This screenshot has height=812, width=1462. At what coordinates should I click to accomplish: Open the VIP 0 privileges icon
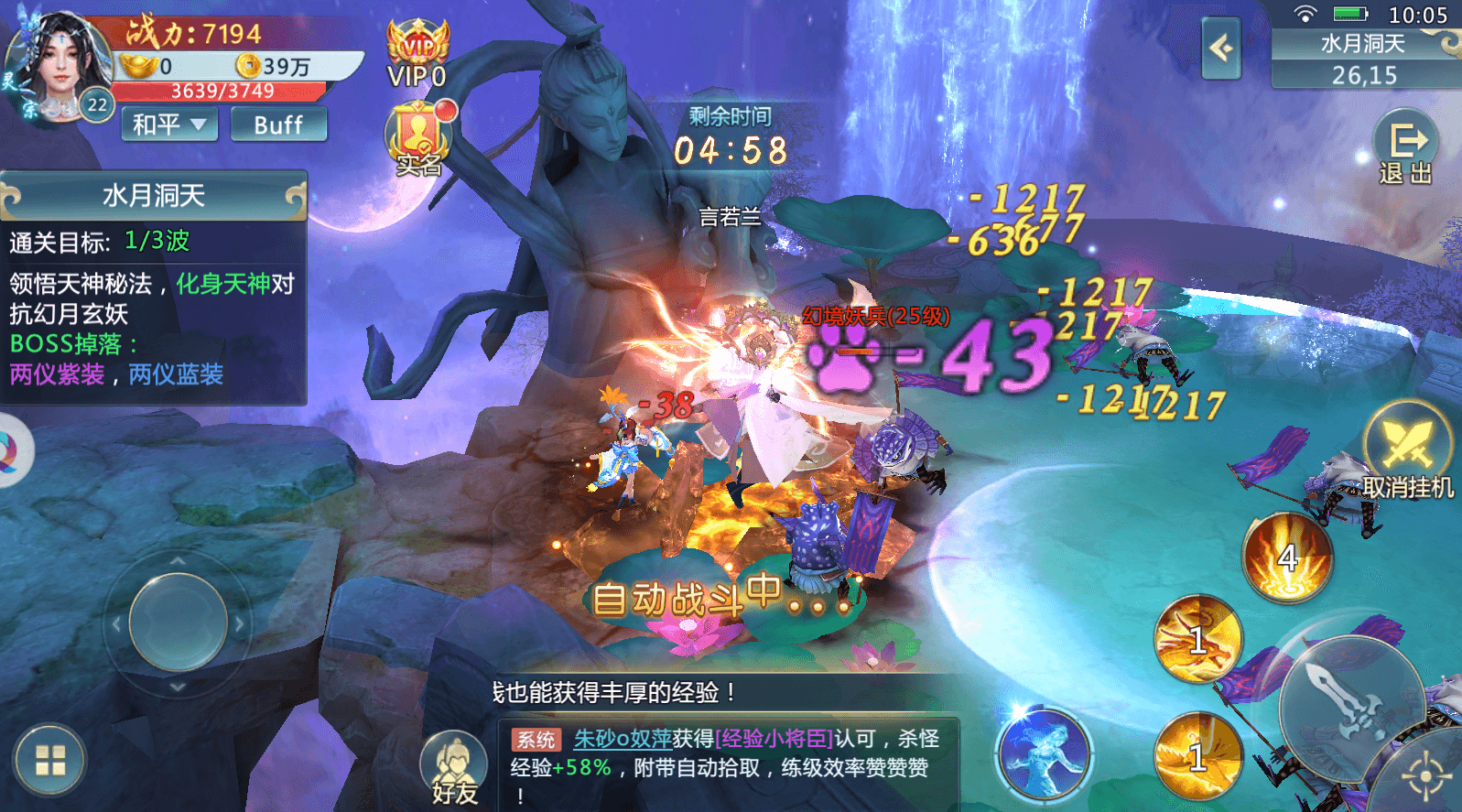coord(417,55)
